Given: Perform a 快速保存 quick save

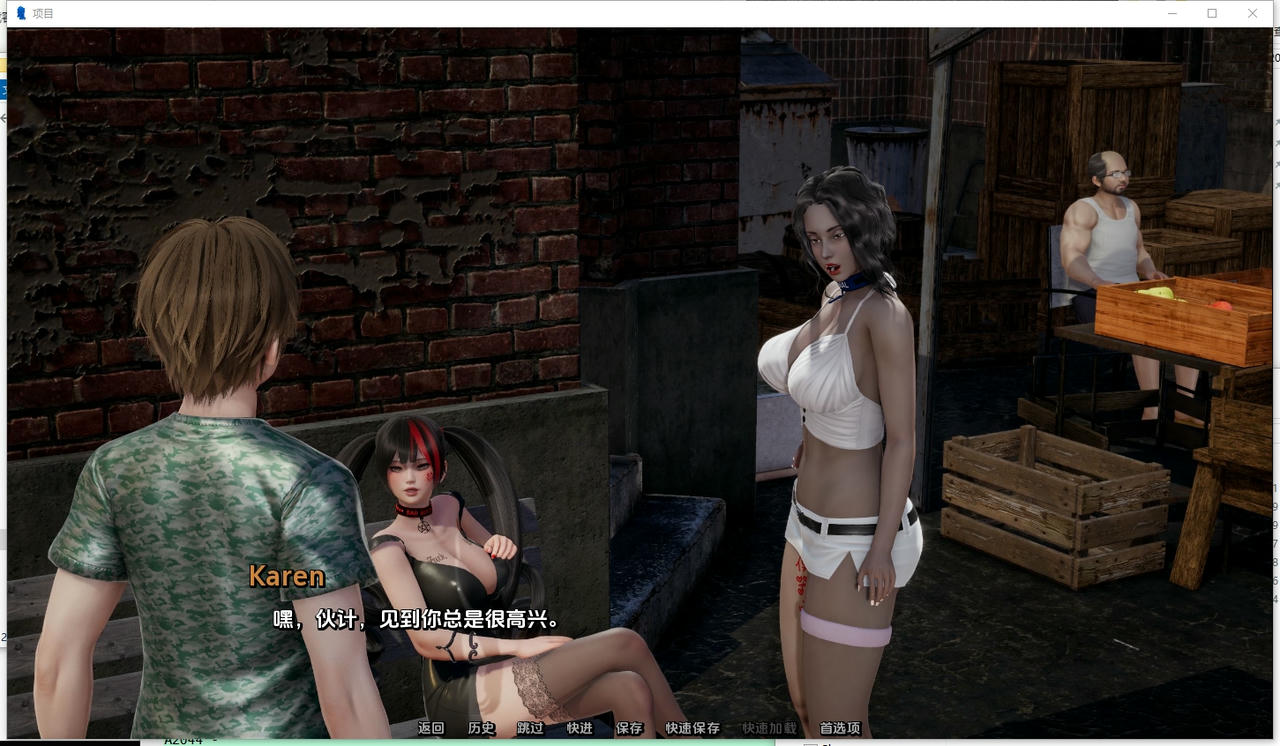Looking at the screenshot, I should (x=691, y=729).
